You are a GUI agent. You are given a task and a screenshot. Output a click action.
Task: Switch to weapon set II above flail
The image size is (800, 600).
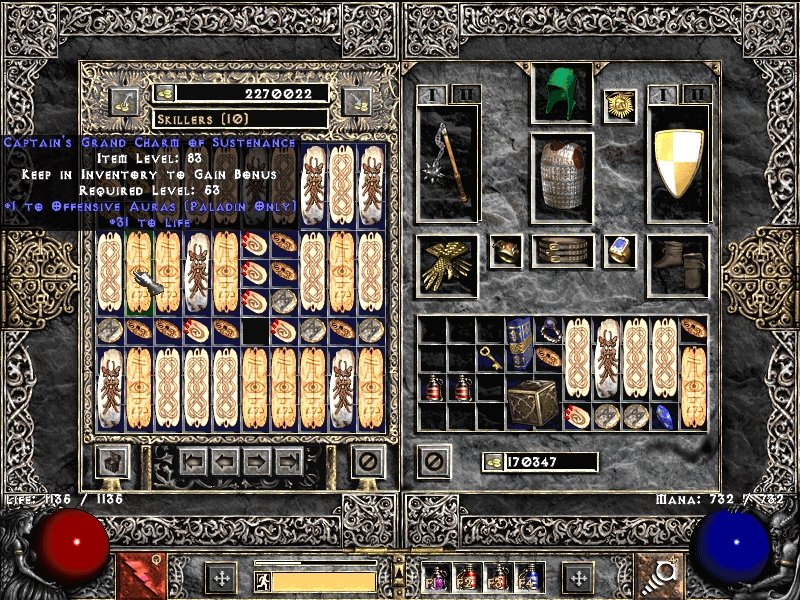coord(463,94)
